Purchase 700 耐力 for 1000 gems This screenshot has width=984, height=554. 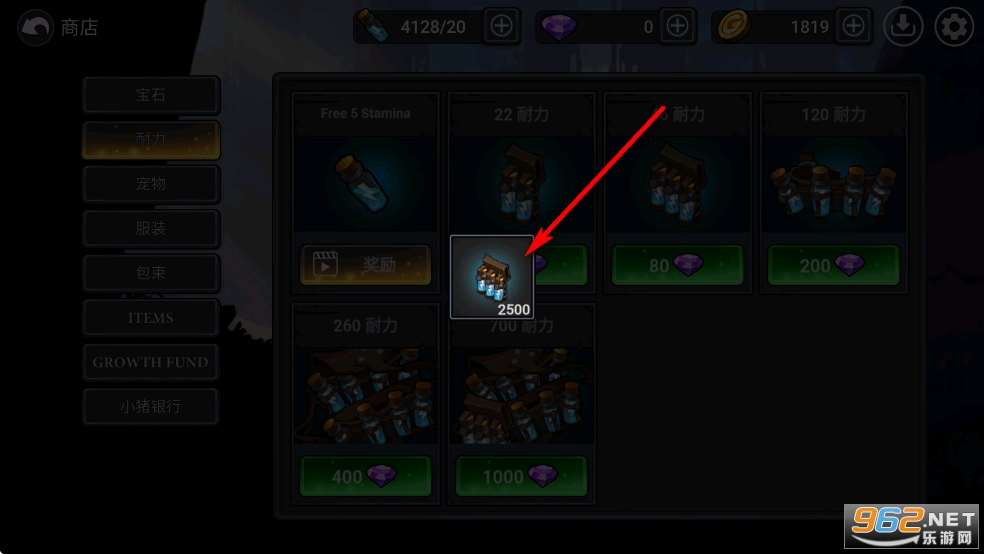coord(521,477)
